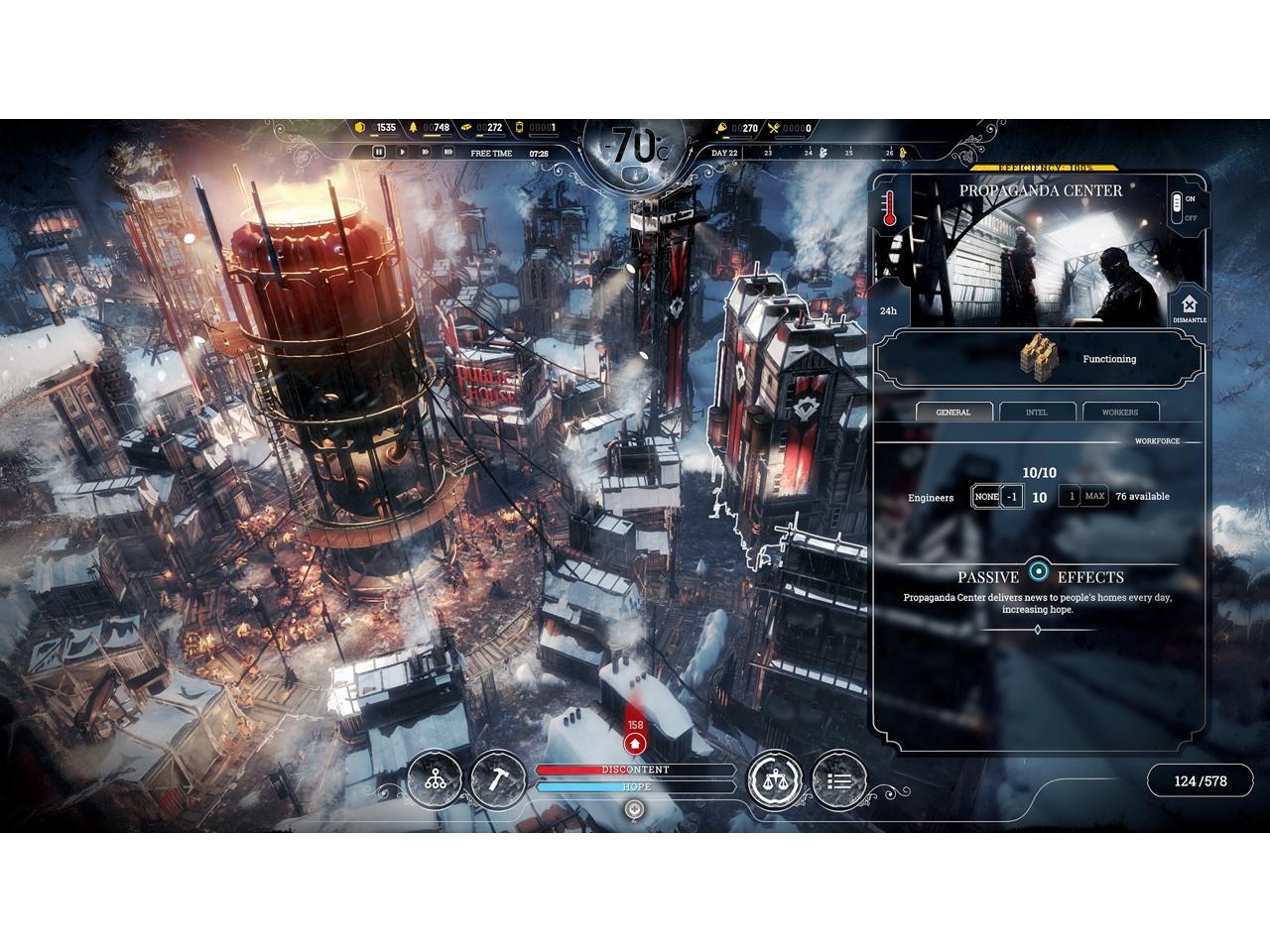Viewport: 1270px width, 952px height.
Task: Assign maximum engineers with MAX
Action: coord(1095,497)
